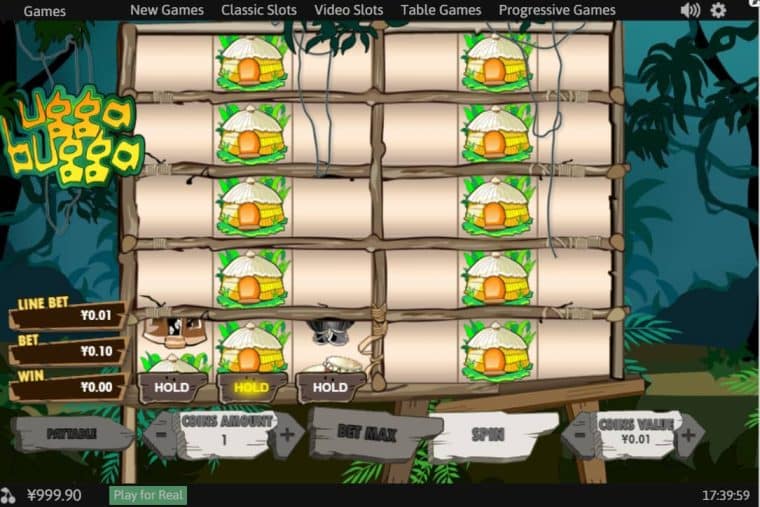This screenshot has width=760, height=507.
Task: Decrease the coins amount with minus
Action: (x=162, y=435)
